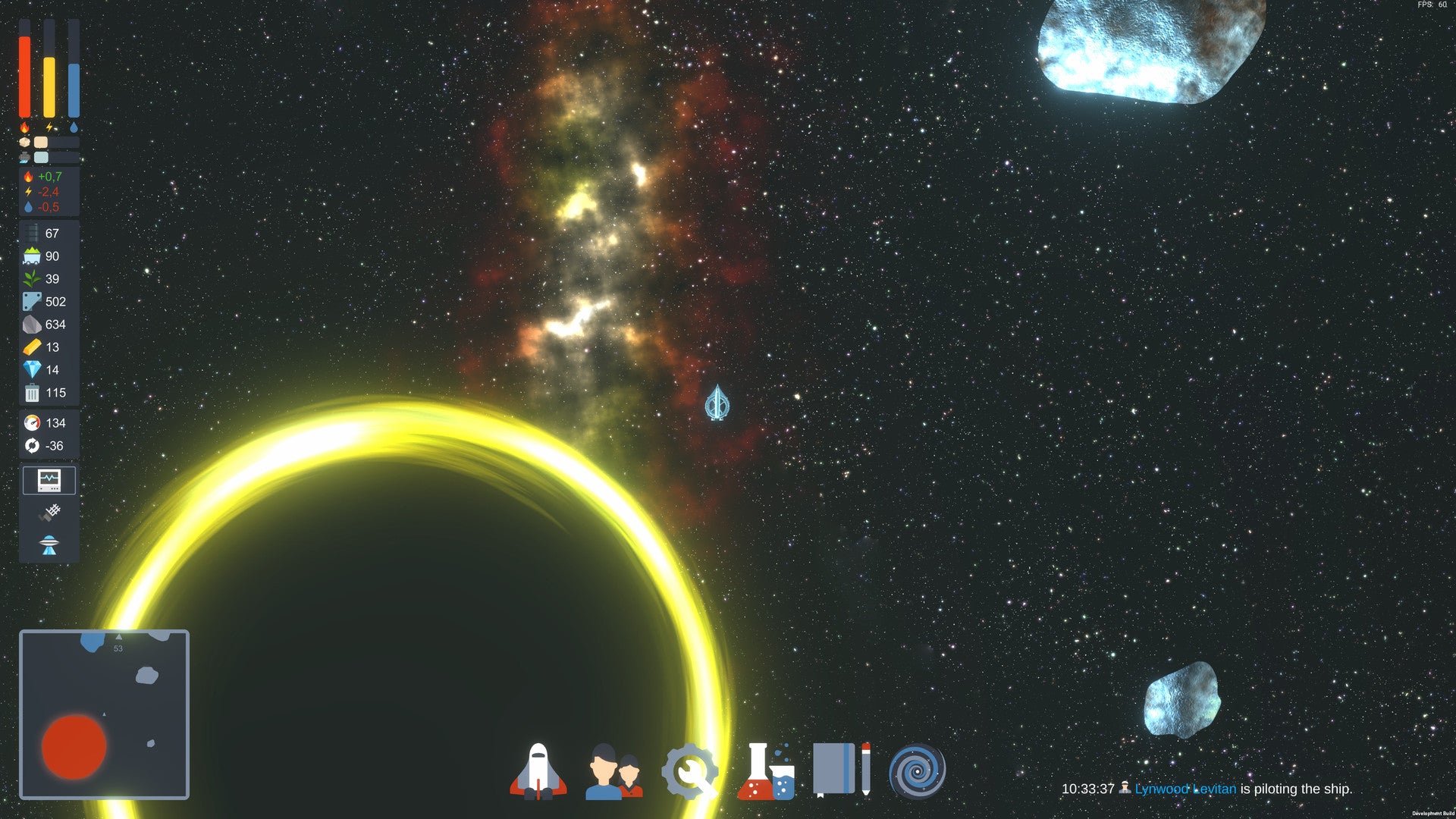Open the space shuttle ship menu

(538, 771)
